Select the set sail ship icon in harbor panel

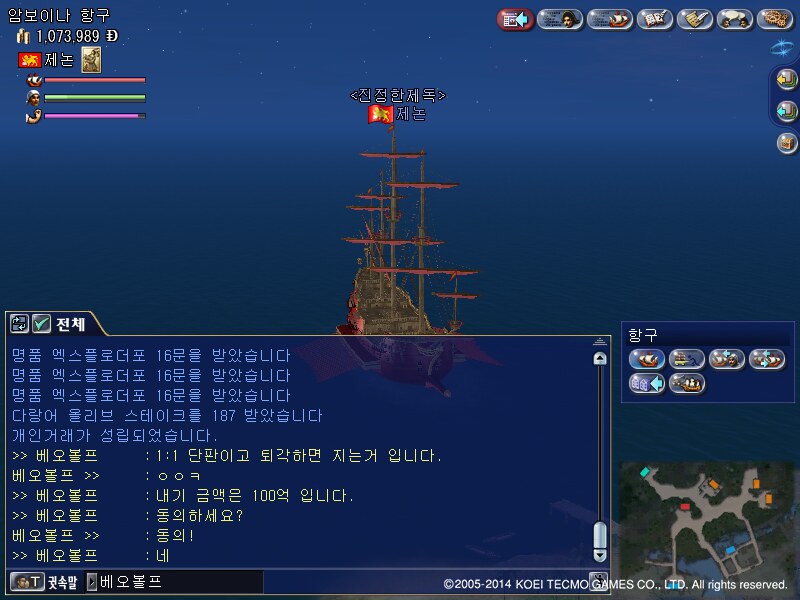pyautogui.click(x=647, y=359)
